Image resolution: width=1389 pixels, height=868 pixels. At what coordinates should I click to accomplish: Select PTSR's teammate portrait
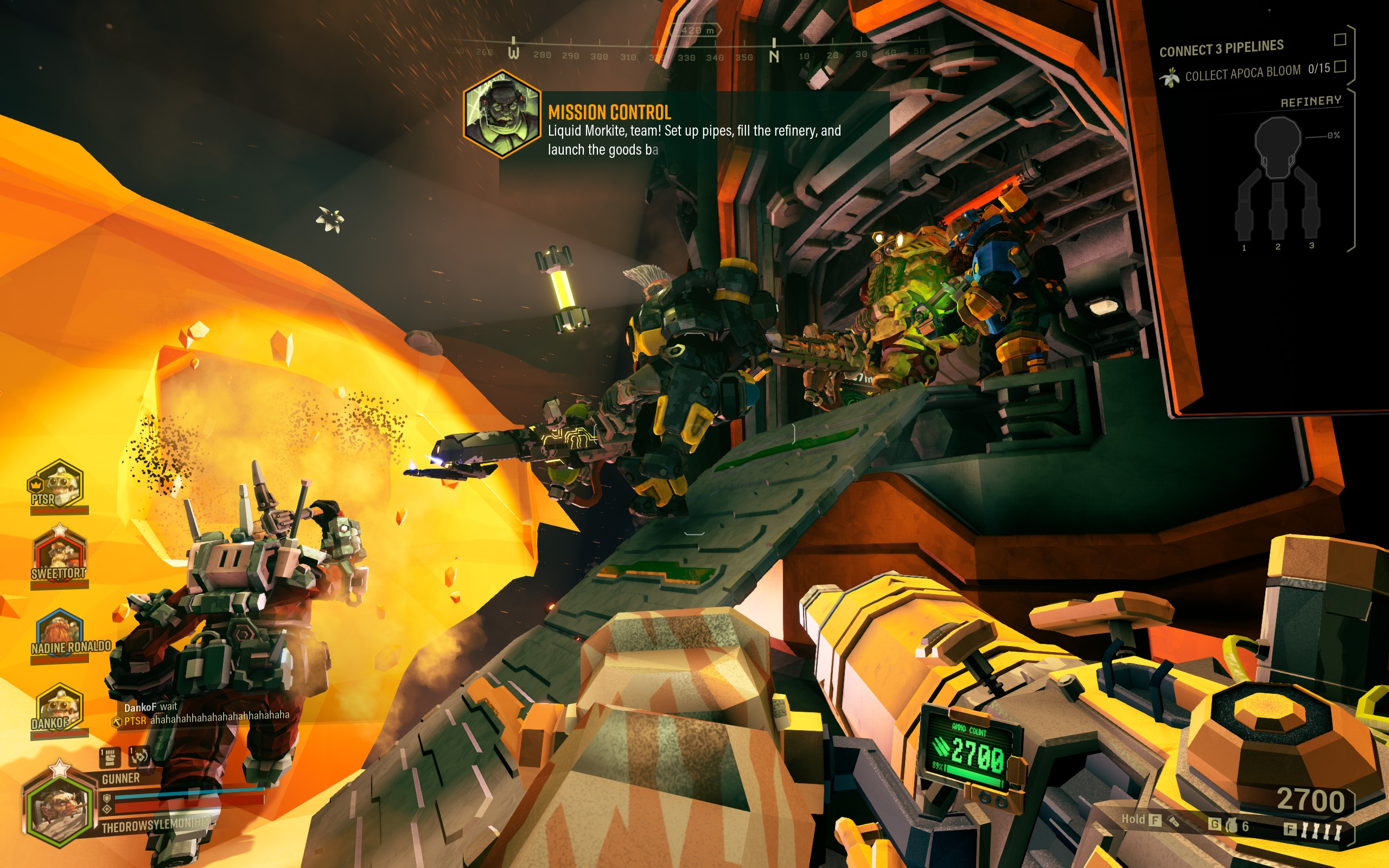[58, 484]
